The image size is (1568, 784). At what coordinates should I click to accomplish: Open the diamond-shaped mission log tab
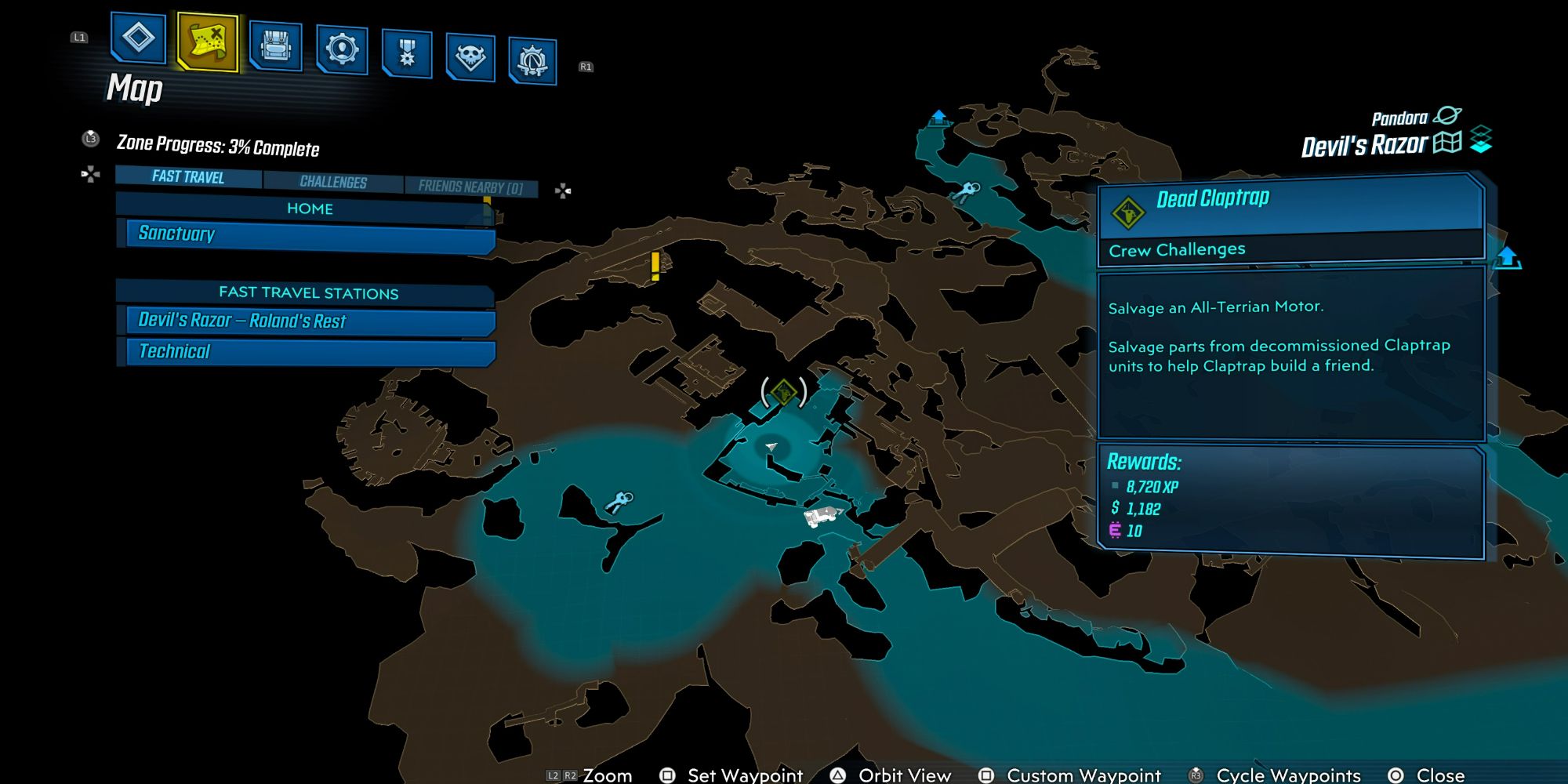point(139,38)
